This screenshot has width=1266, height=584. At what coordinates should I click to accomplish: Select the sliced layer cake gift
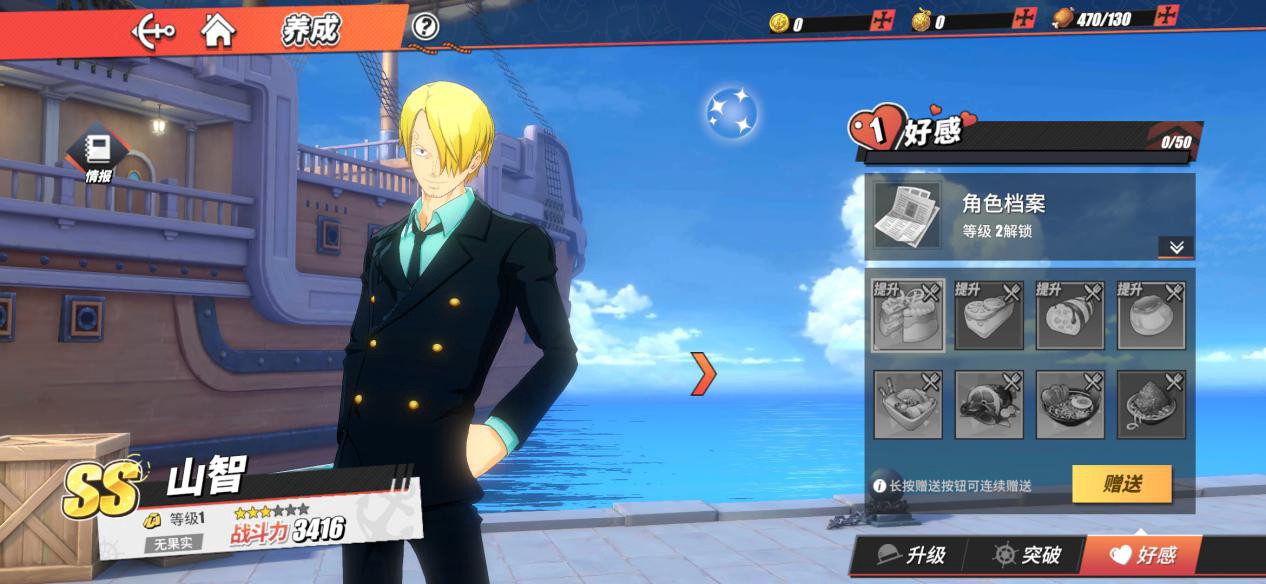(x=908, y=315)
